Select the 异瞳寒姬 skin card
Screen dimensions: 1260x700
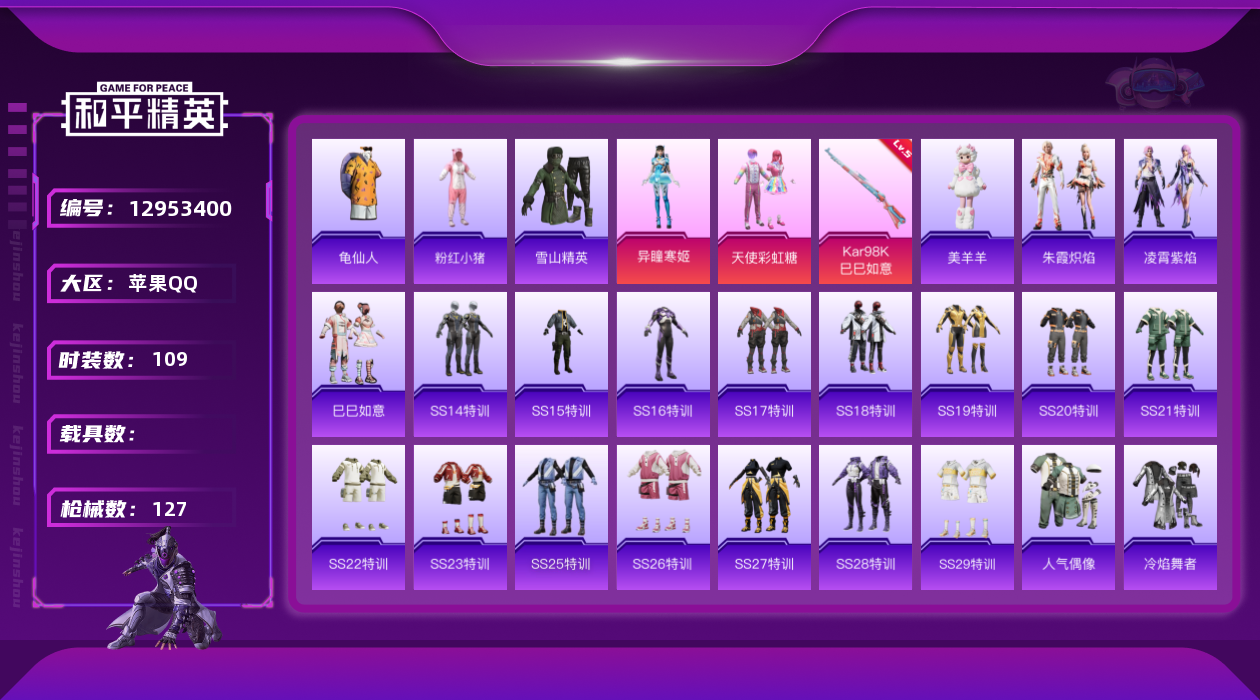pos(663,211)
